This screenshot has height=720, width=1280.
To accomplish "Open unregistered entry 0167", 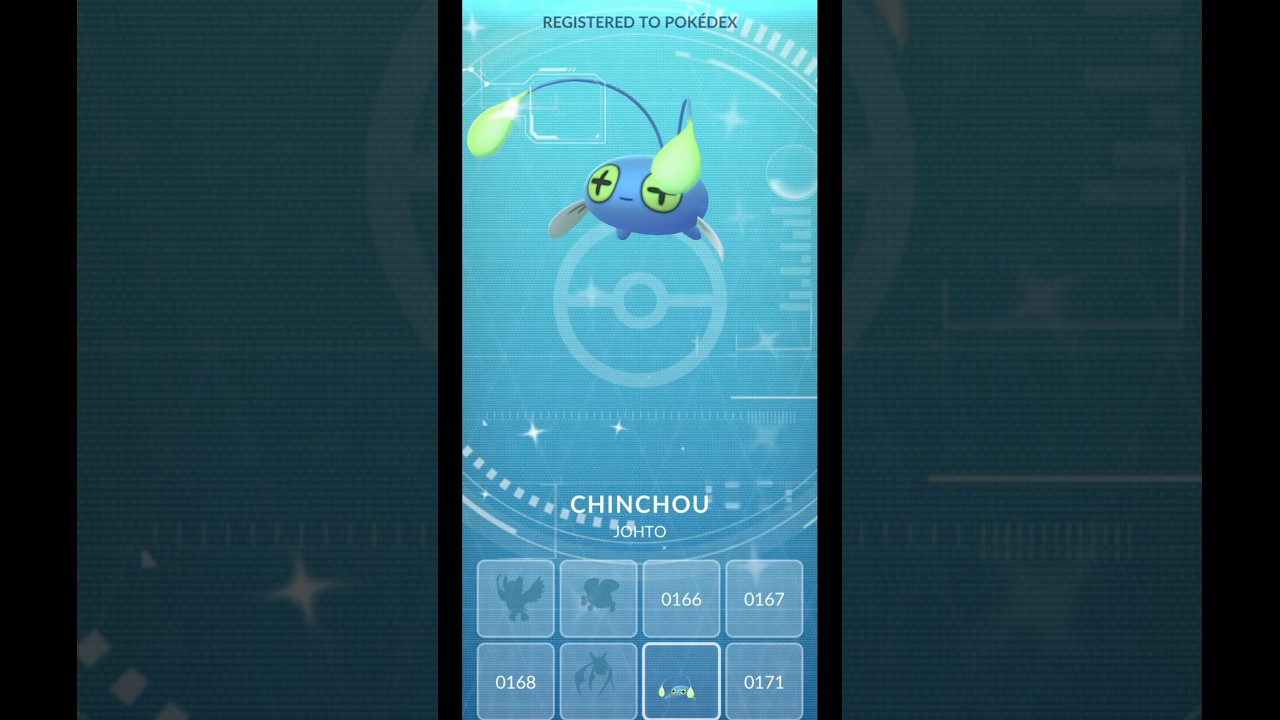I will (764, 599).
